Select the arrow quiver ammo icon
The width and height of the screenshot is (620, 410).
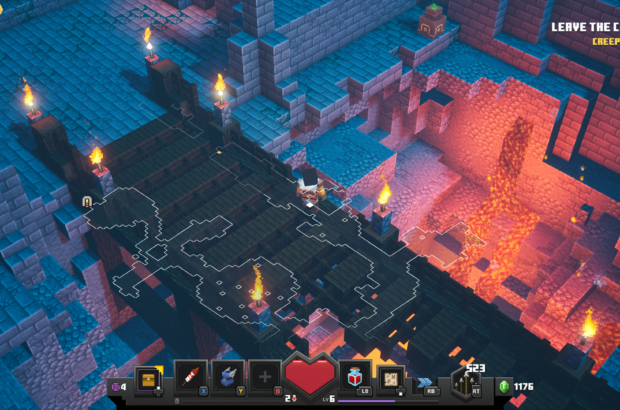pyautogui.click(x=467, y=381)
